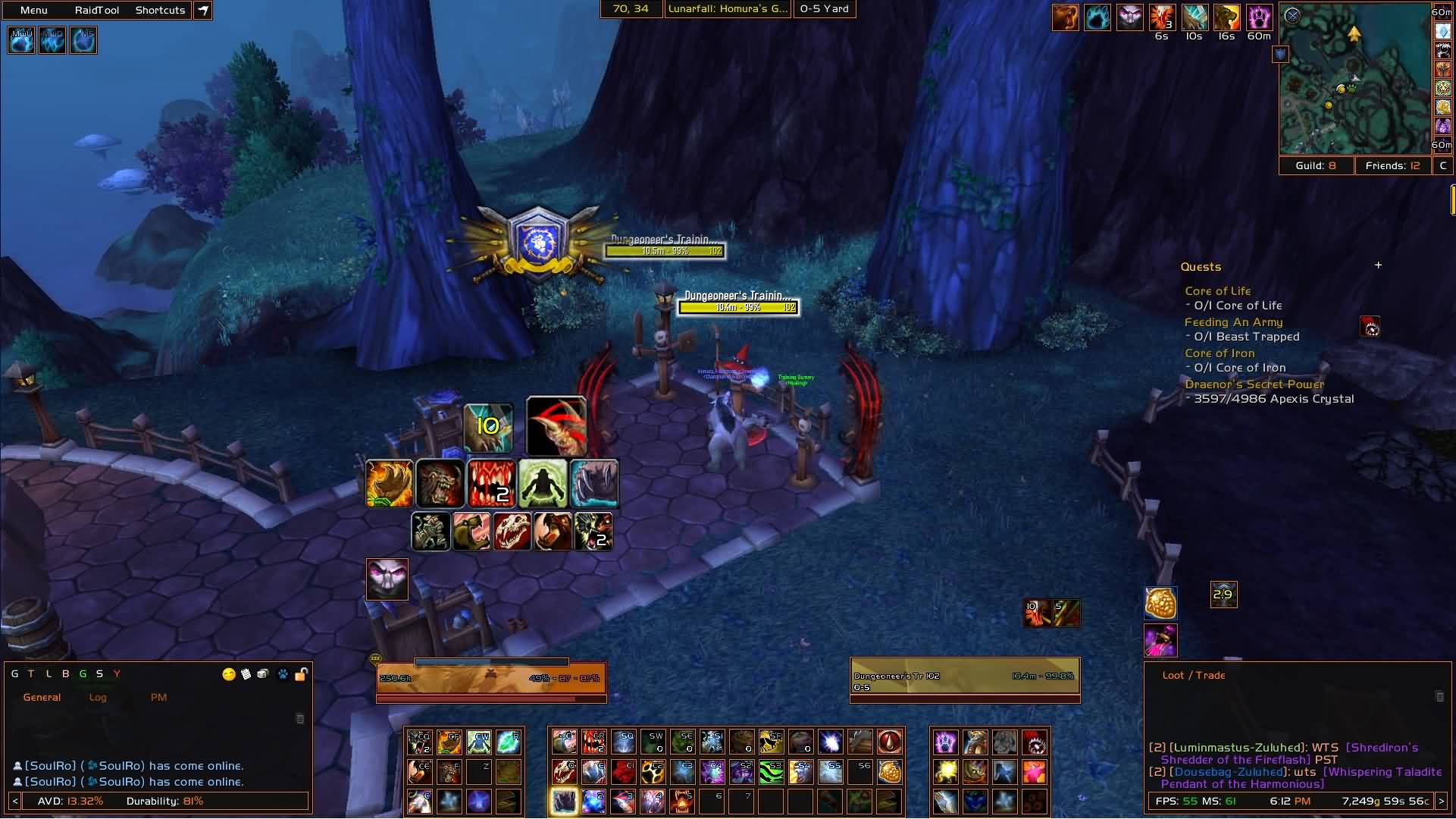The width and height of the screenshot is (1456, 819).
Task: Open the RaidTool panel
Action: tap(97, 10)
